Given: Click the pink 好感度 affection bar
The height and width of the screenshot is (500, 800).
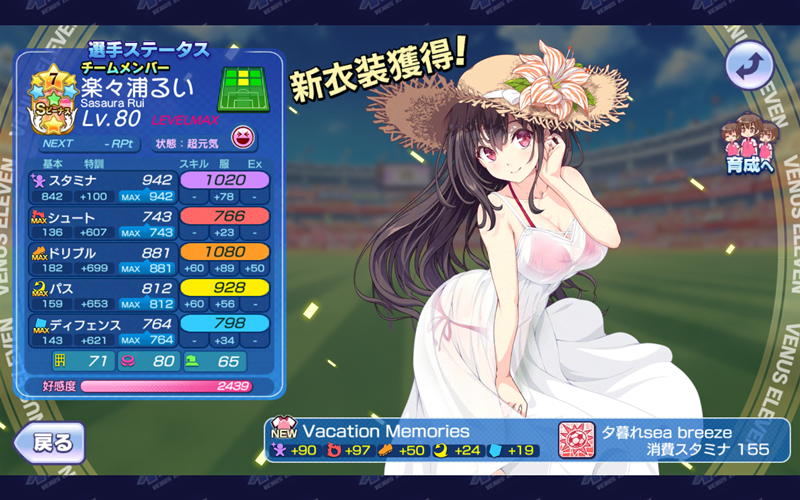Looking at the screenshot, I should (165, 385).
